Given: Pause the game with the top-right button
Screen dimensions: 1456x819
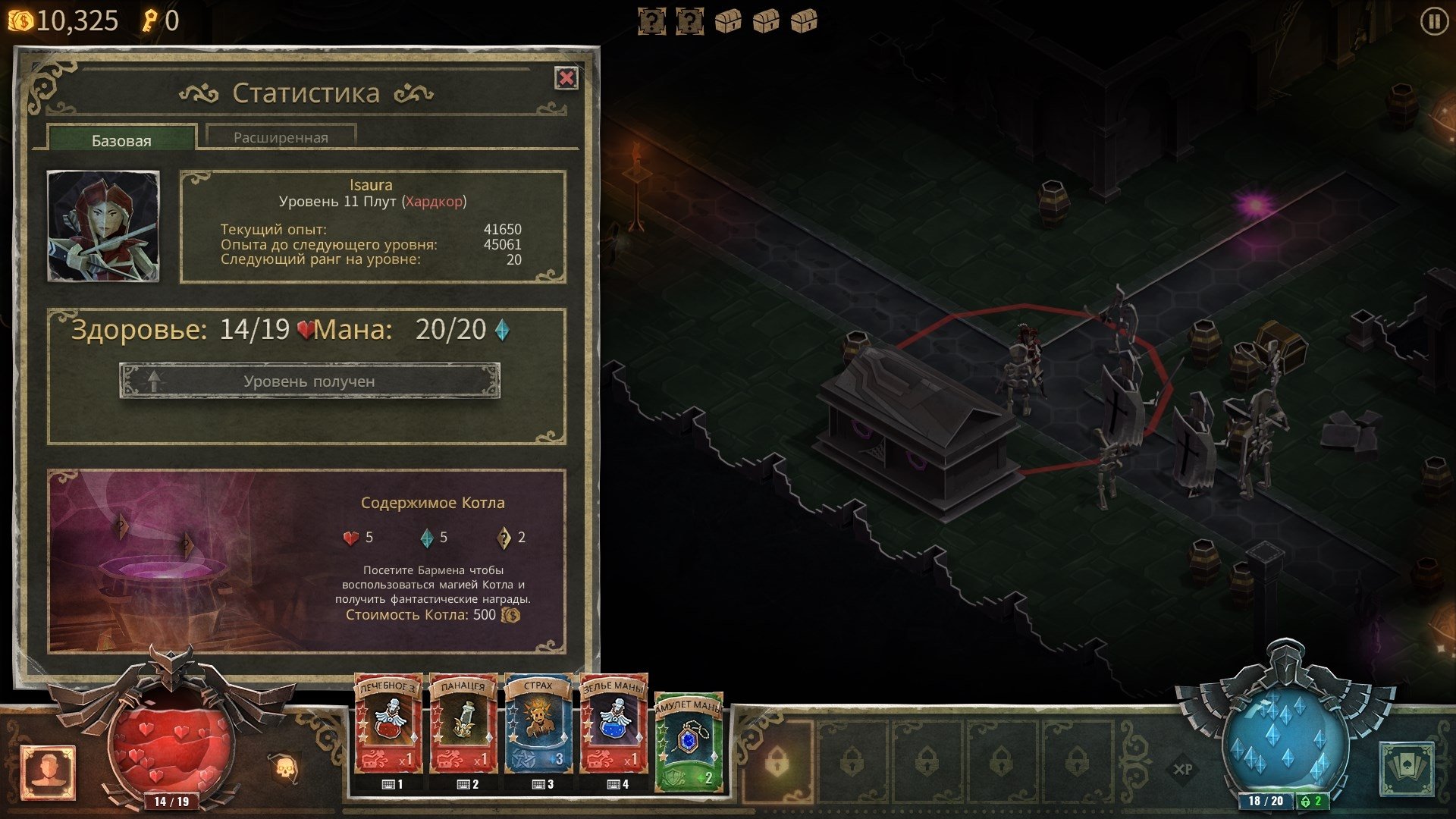Looking at the screenshot, I should (1433, 21).
